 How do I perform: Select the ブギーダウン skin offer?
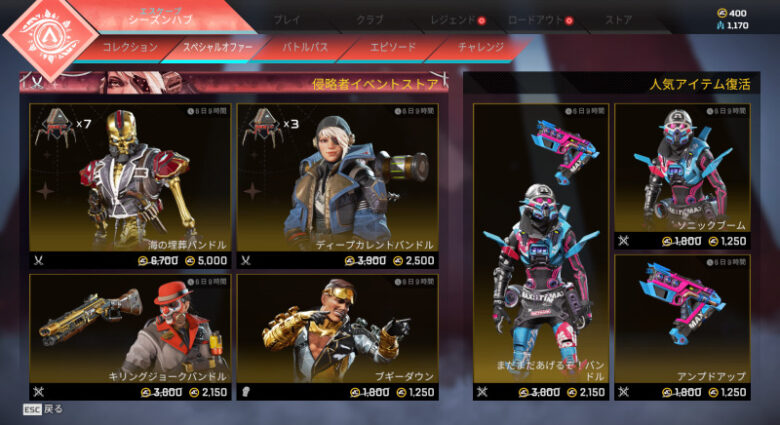(x=338, y=337)
